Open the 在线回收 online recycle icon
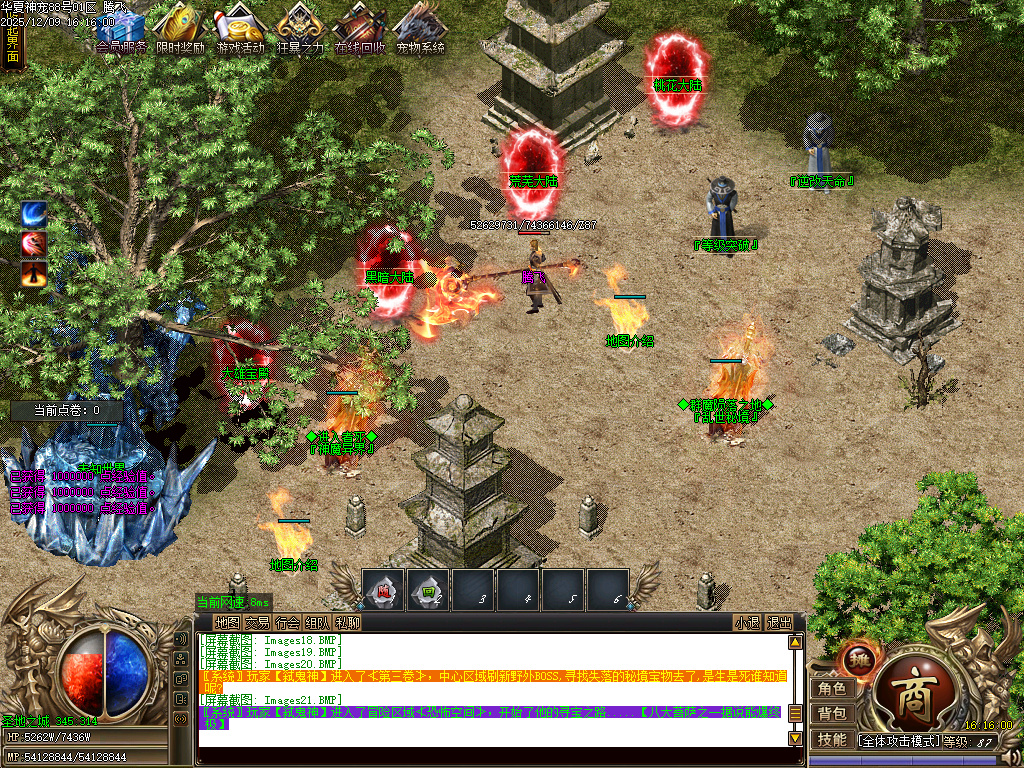 point(360,28)
